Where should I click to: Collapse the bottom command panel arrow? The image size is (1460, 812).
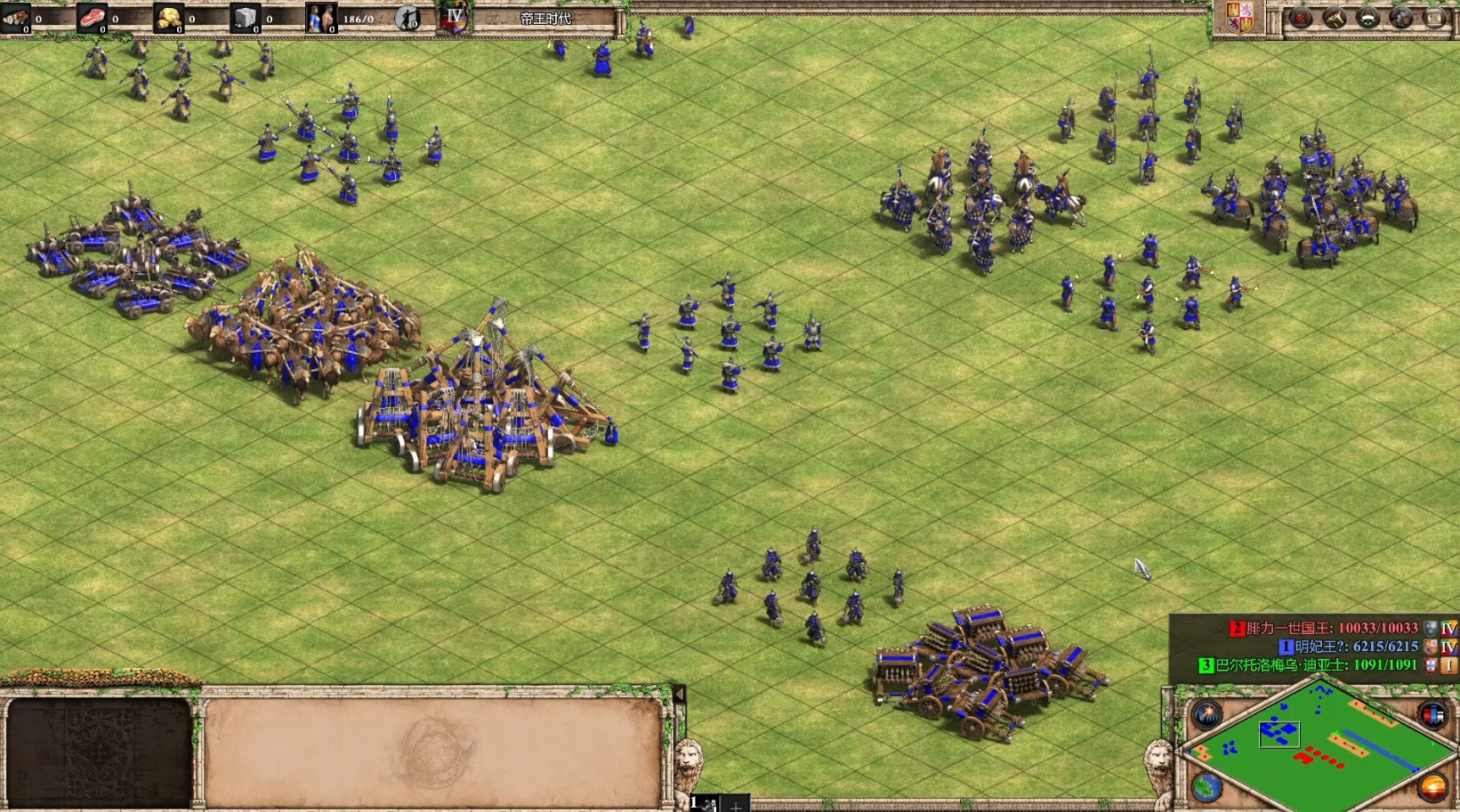(679, 694)
